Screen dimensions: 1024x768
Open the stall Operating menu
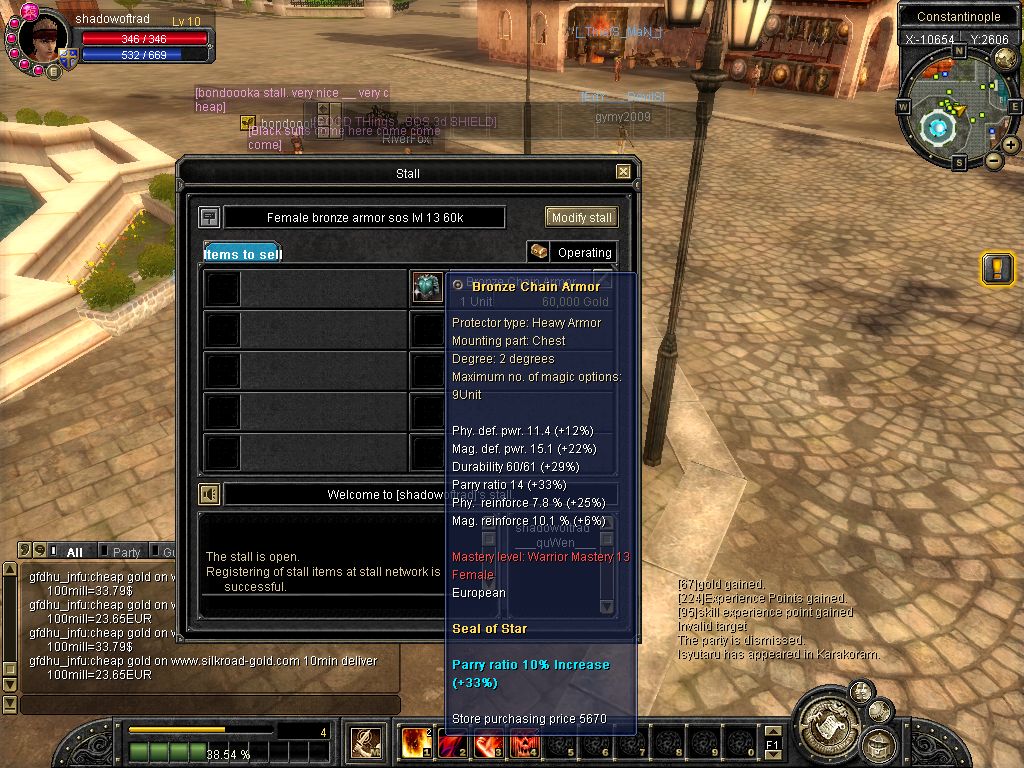572,252
